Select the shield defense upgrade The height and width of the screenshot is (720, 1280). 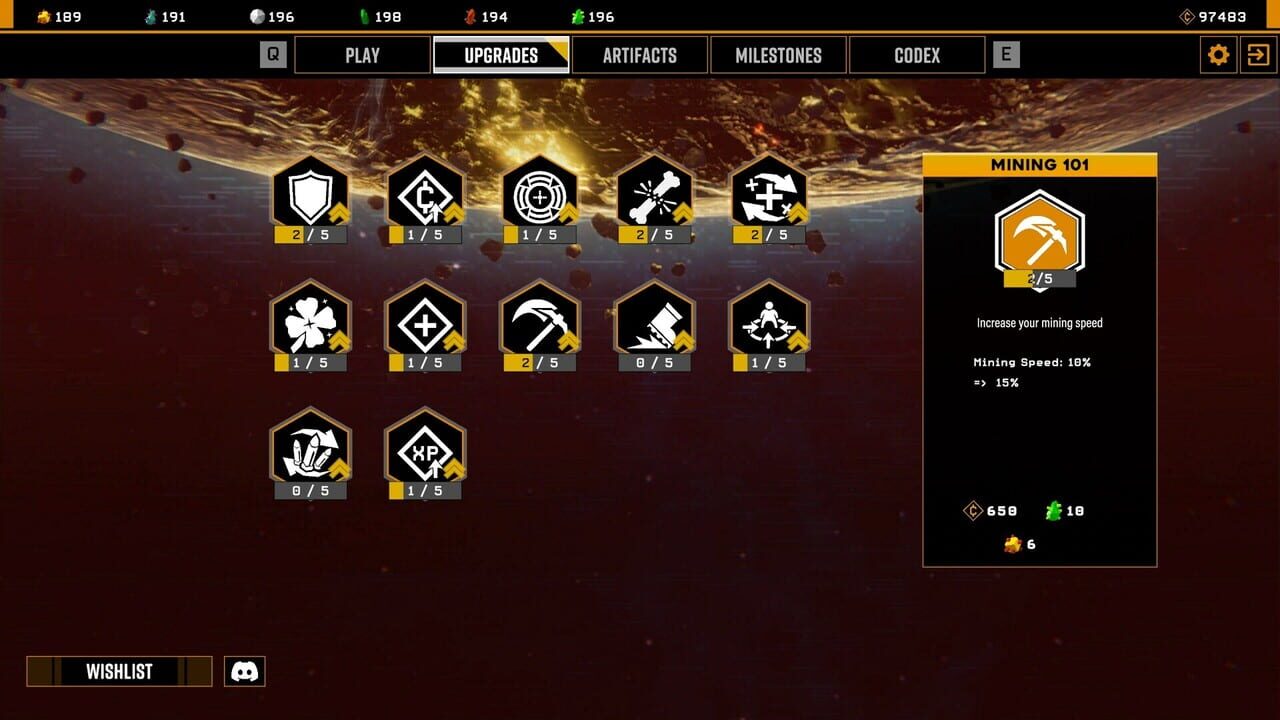[x=310, y=200]
